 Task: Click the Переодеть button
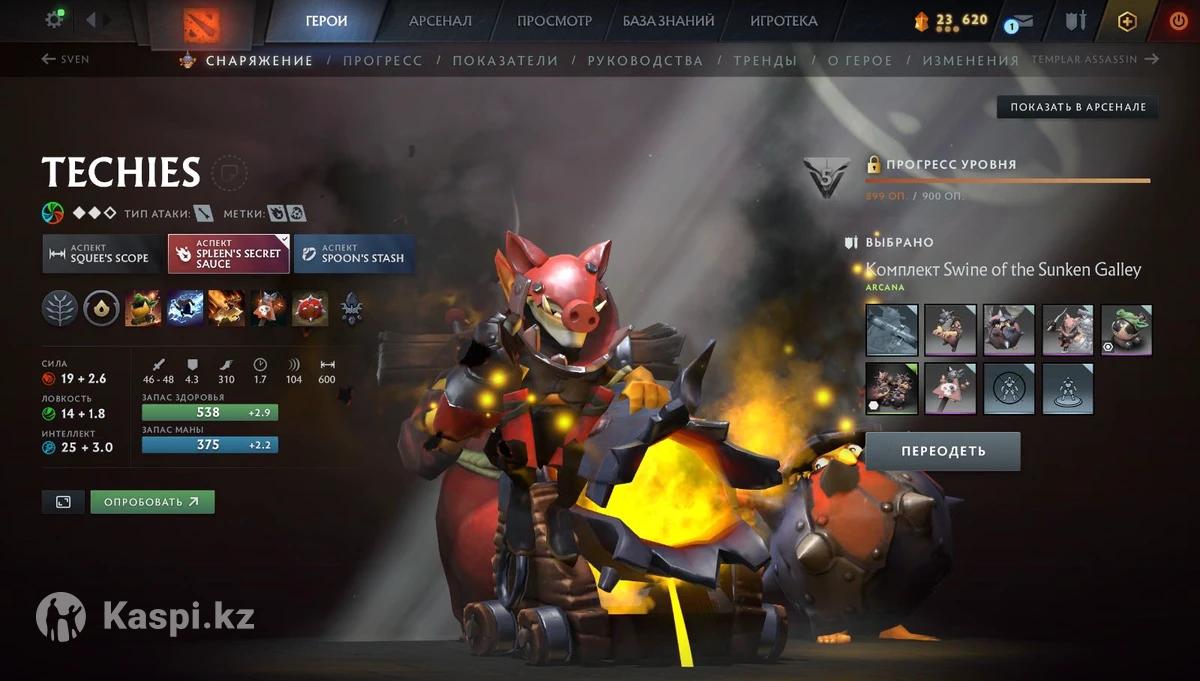(x=942, y=451)
